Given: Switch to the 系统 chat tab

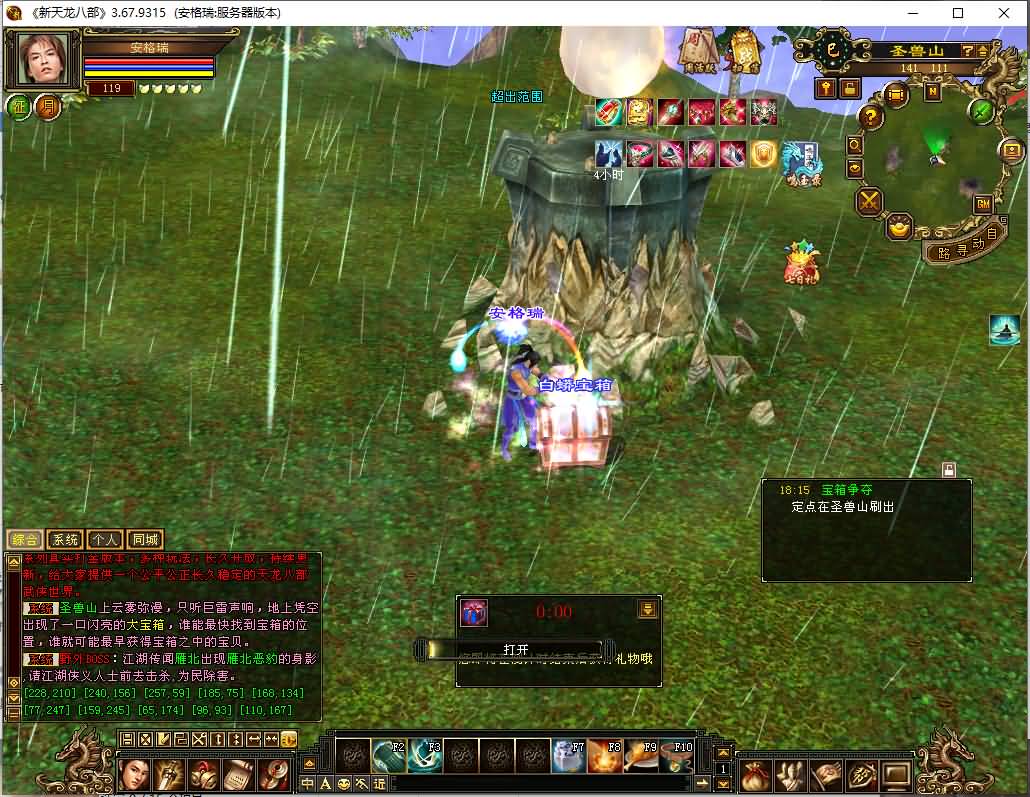Looking at the screenshot, I should coord(65,540).
